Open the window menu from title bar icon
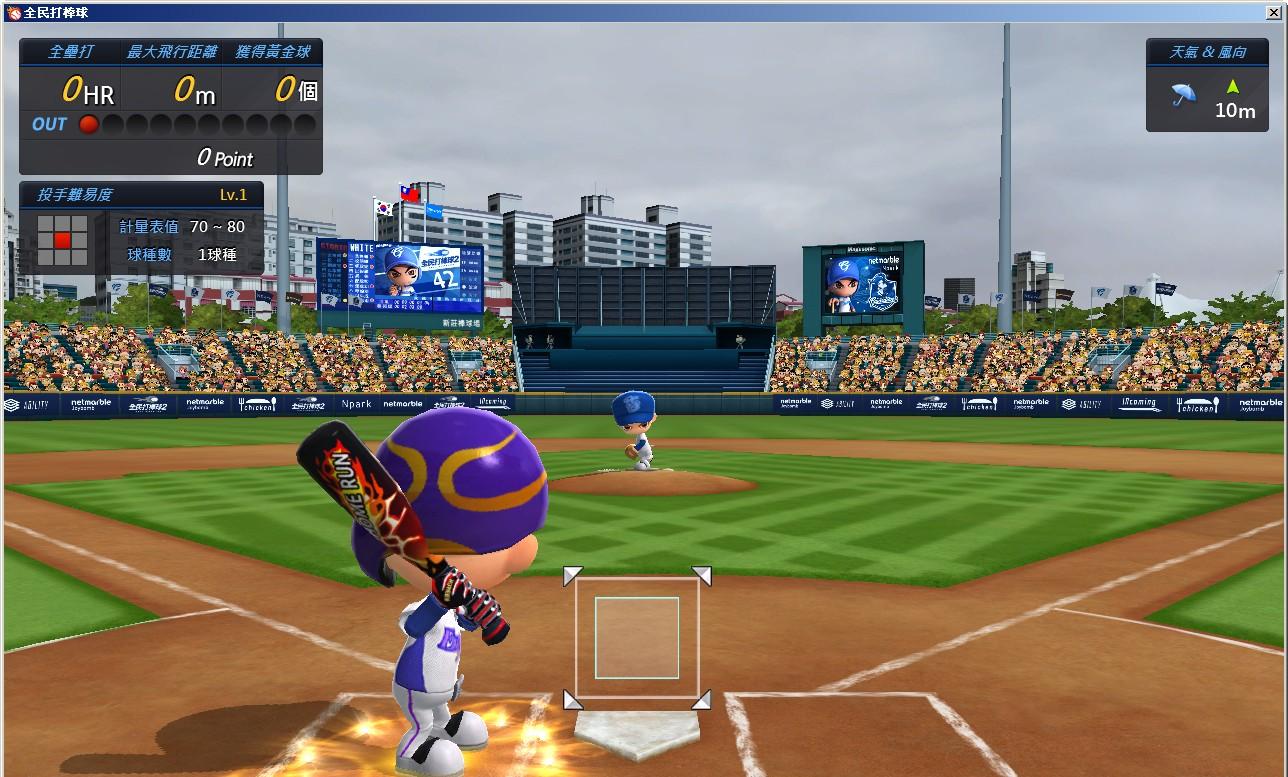Viewport: 1288px width, 777px height. point(13,12)
